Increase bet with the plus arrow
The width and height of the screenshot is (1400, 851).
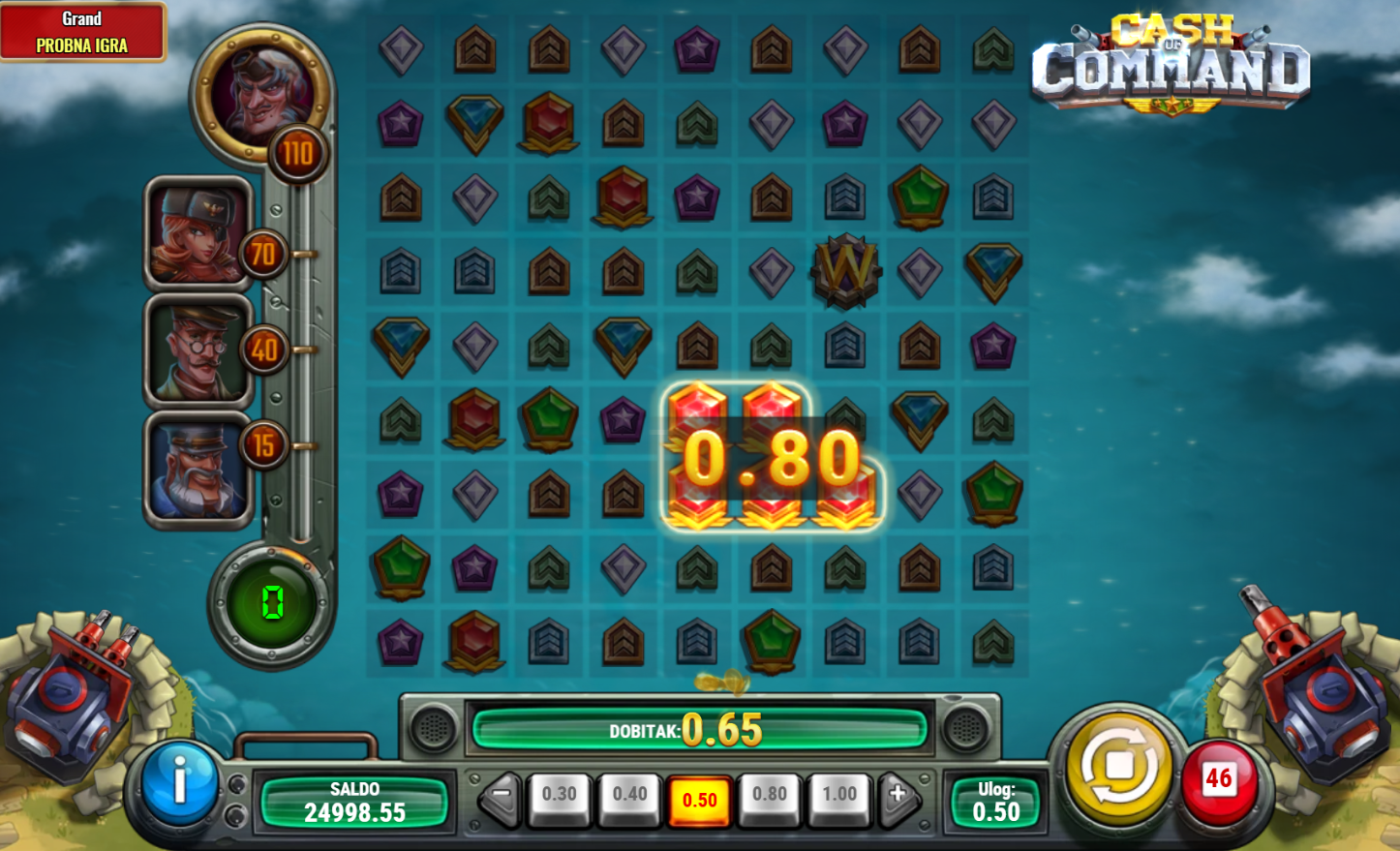[898, 797]
